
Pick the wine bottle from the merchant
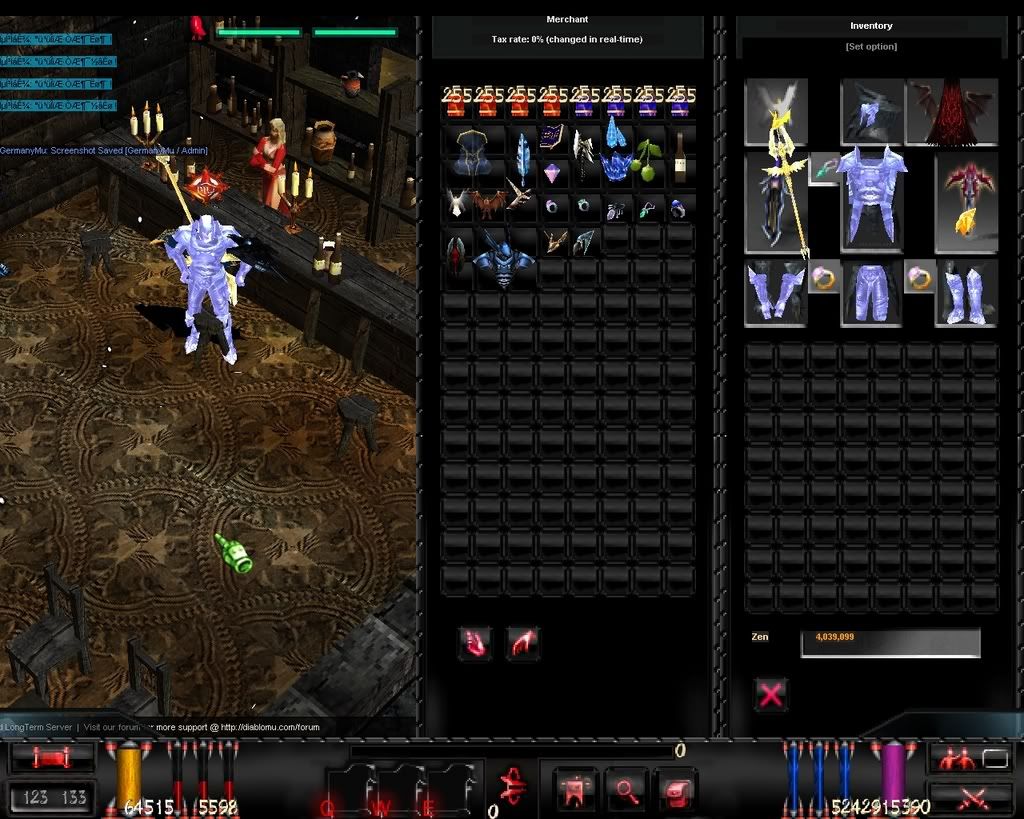tap(680, 158)
